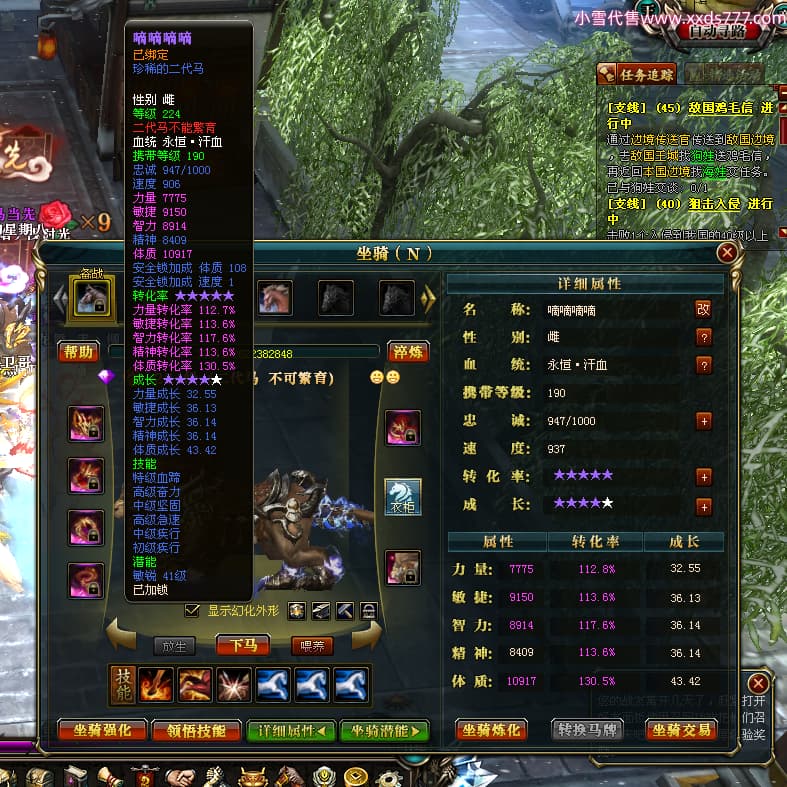Click the 下马 dismount button
Viewport: 787px width, 787px height.
point(243,645)
